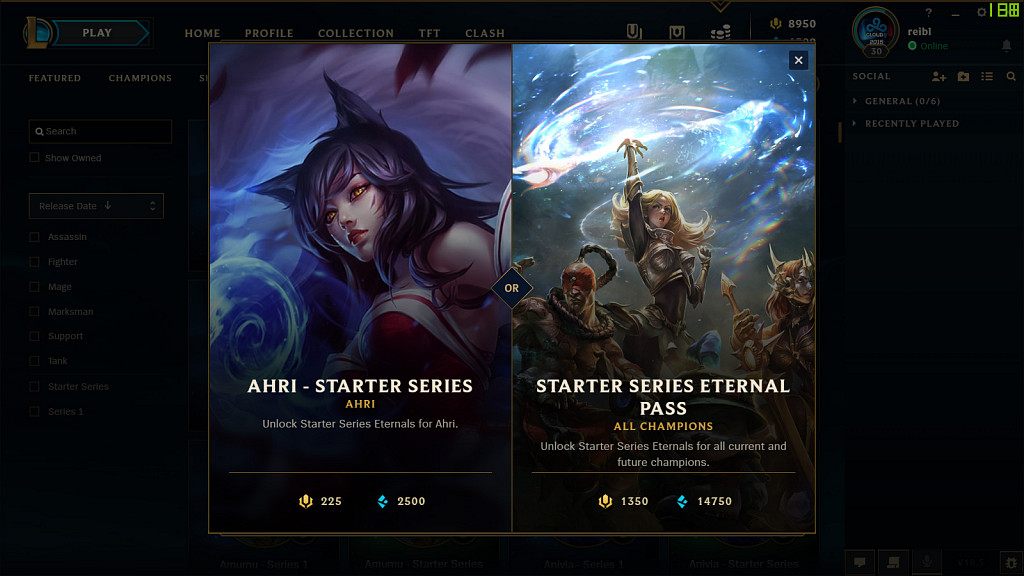Open the PROFILE tab
This screenshot has width=1024, height=576.
[x=269, y=33]
